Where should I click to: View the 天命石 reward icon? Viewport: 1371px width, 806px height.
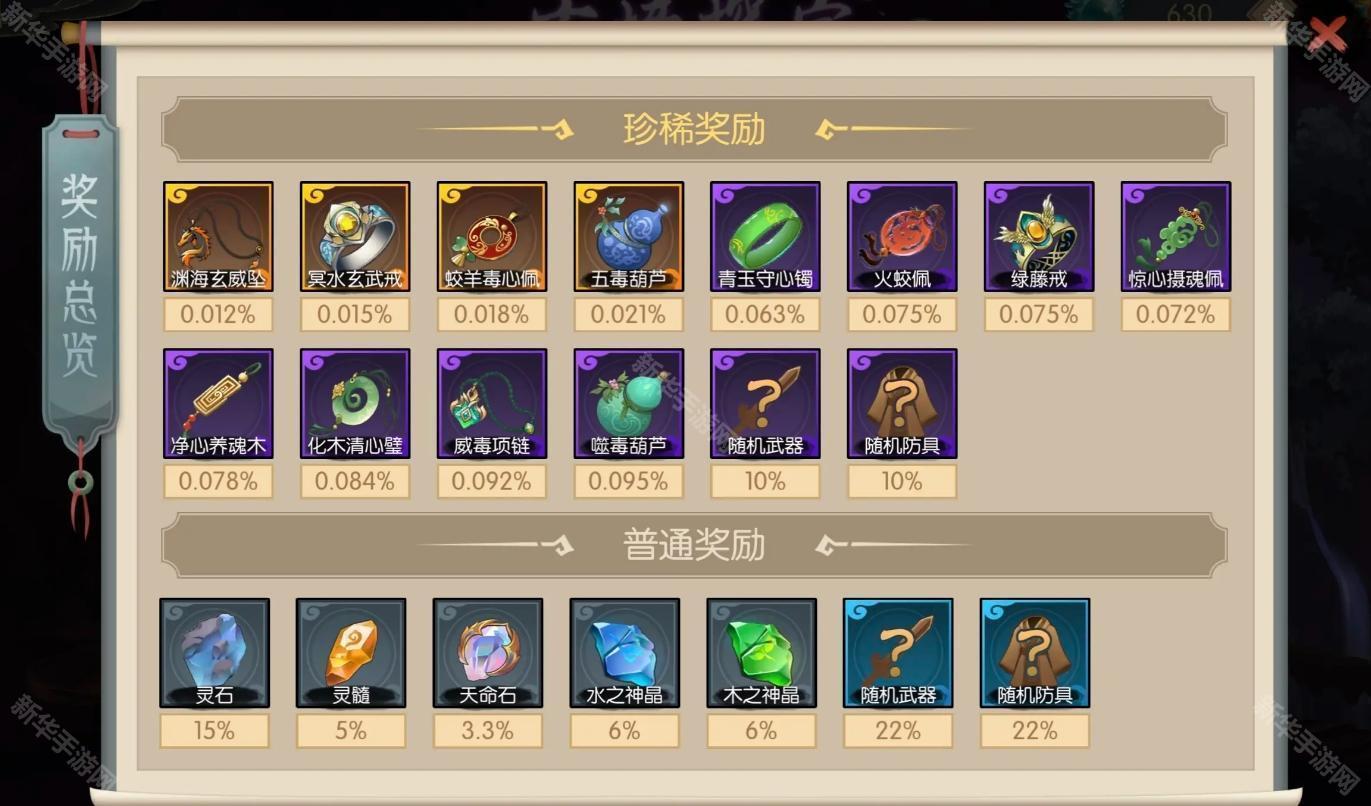point(488,653)
